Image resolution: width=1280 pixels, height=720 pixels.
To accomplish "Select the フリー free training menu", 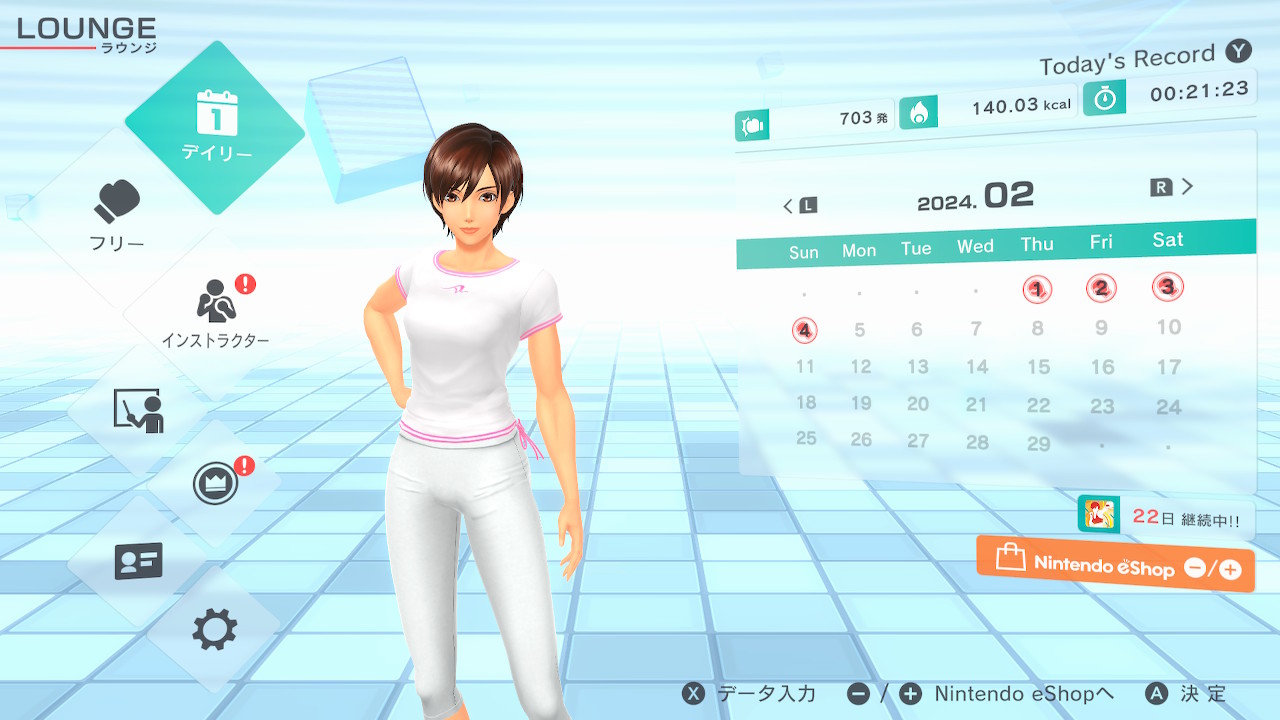I will 118,214.
